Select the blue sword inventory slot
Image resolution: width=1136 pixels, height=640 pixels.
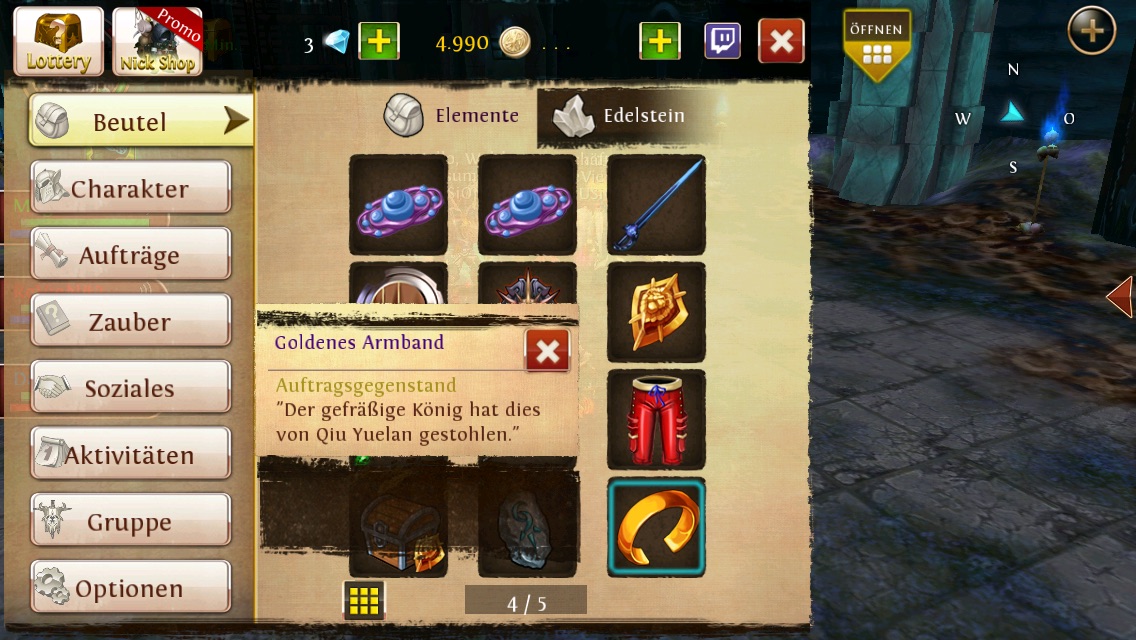pos(656,205)
